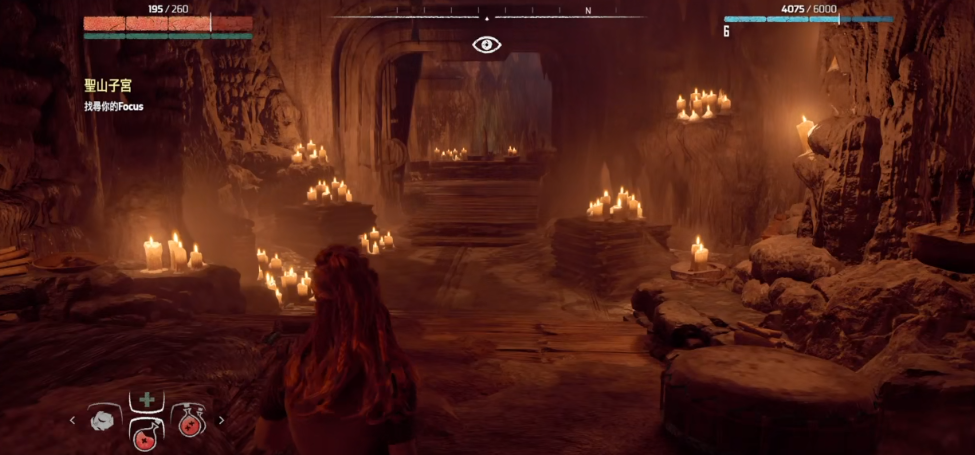Select the double health potion slot

(188, 421)
